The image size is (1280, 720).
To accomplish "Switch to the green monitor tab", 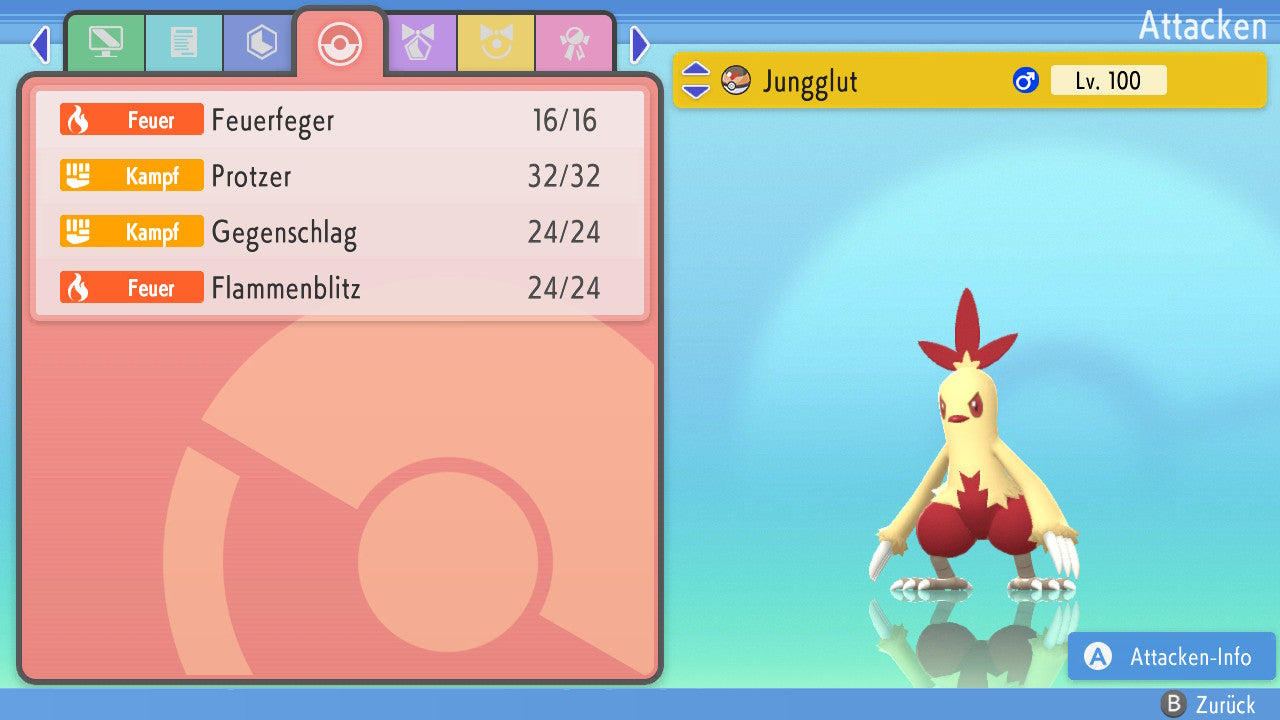I will 105,43.
